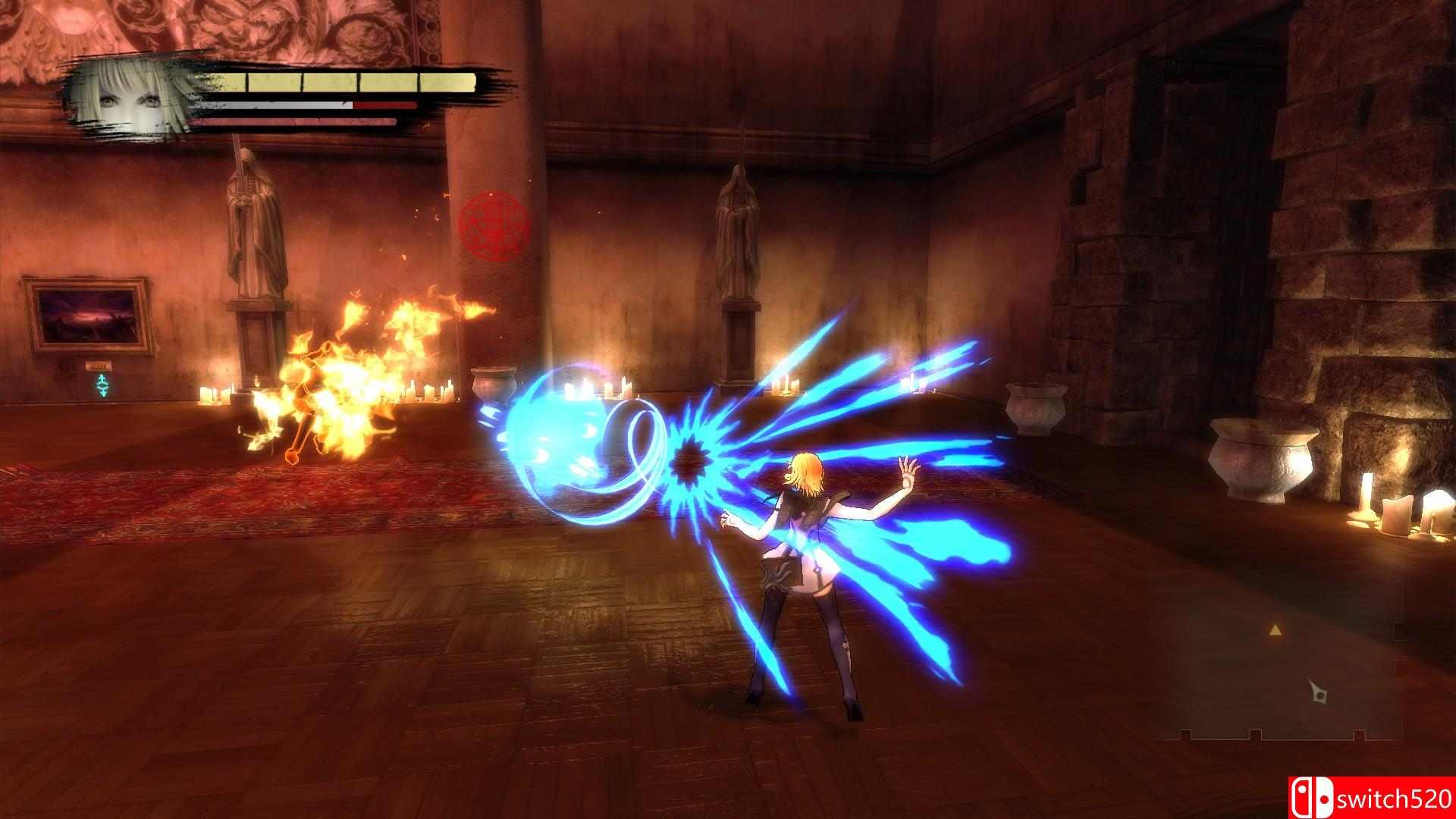1456x819 pixels.
Task: Click the player position marker on the minimap
Action: [1319, 694]
